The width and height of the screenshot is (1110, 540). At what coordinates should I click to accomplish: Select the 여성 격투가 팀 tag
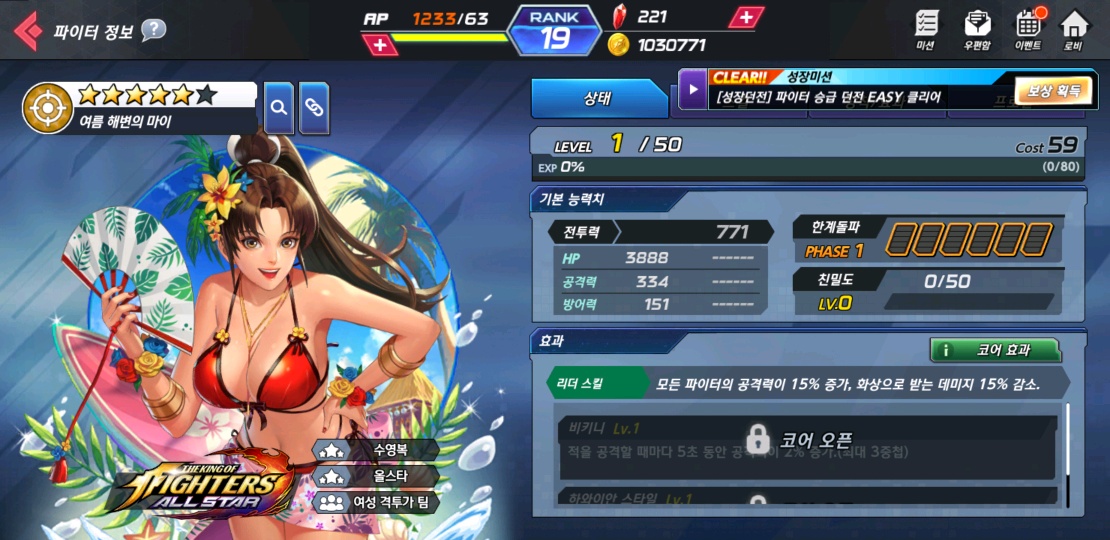pos(376,501)
